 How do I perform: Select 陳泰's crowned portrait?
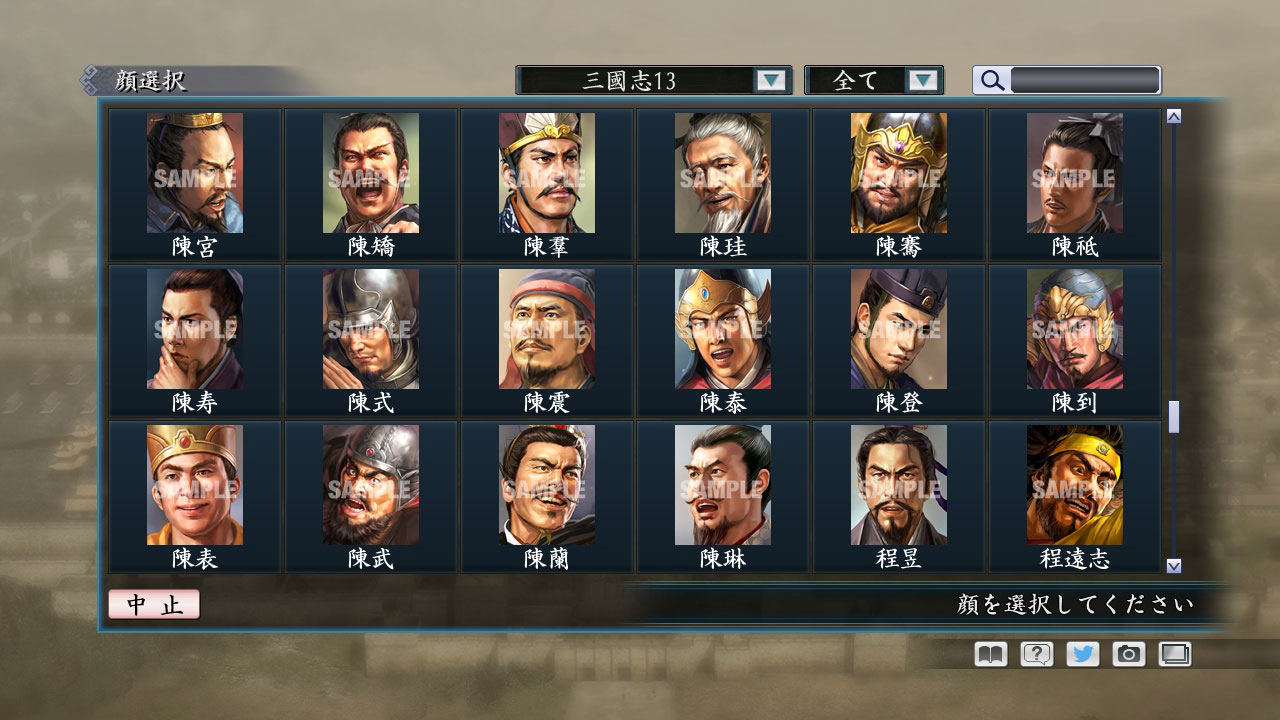(722, 328)
